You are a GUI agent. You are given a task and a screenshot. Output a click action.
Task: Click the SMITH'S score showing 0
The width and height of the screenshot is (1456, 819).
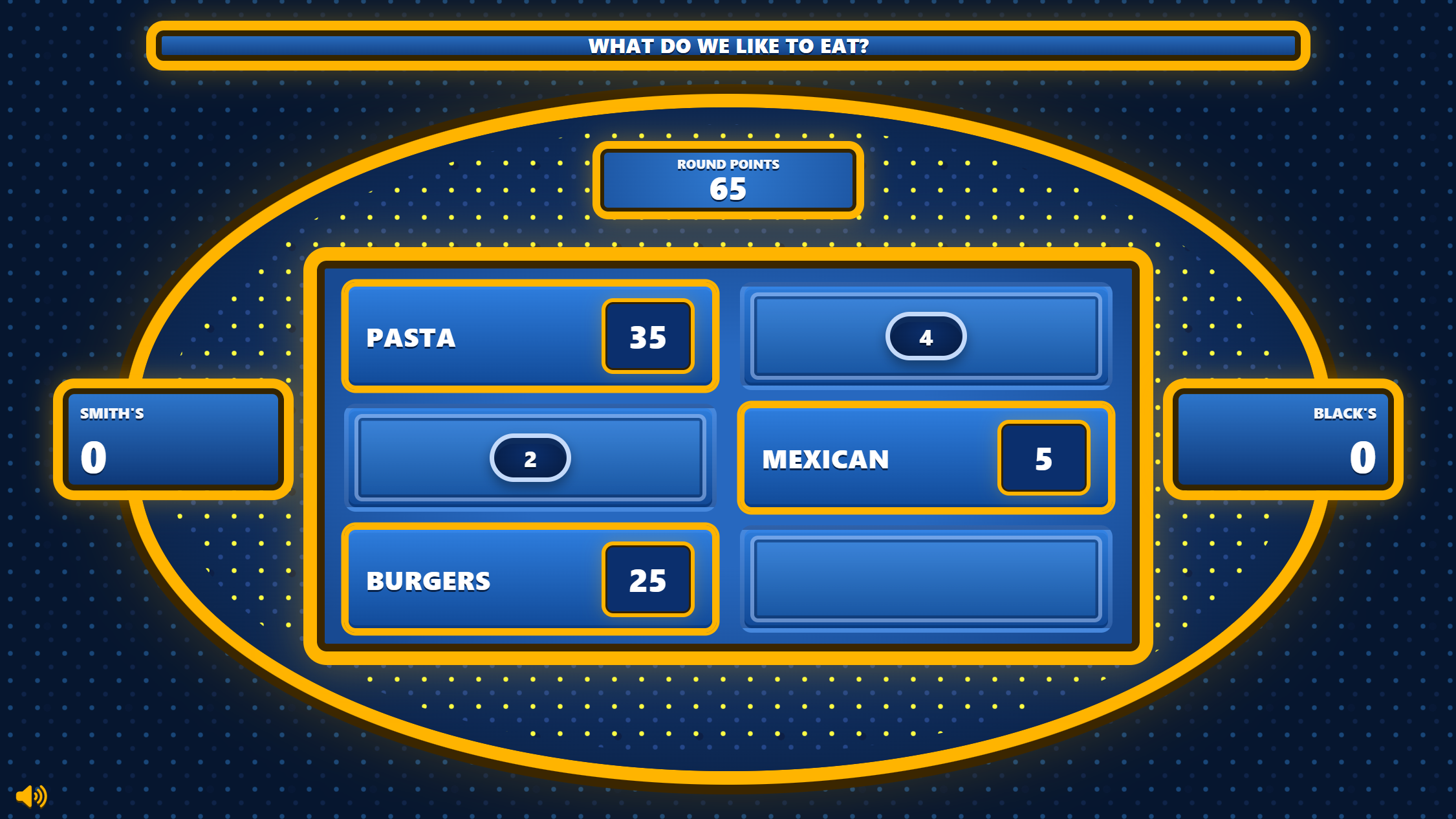click(x=92, y=457)
